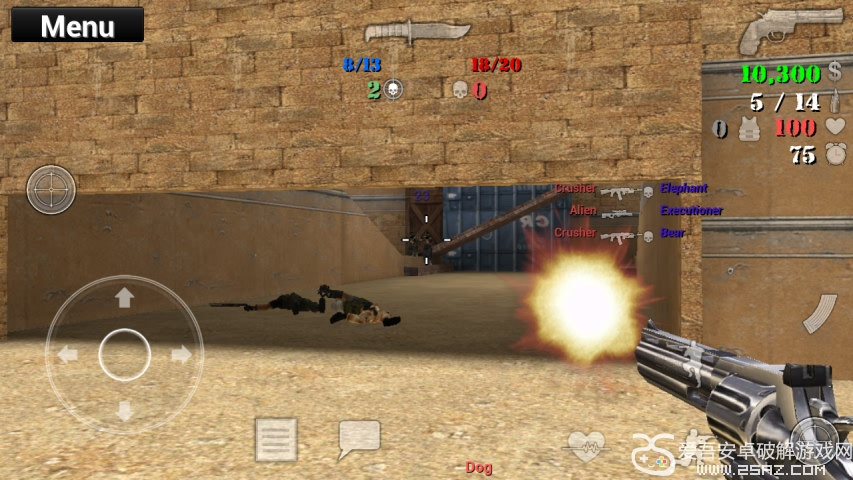This screenshot has height=480, width=853.
Task: Tap the crosshair aim button on the left
Action: pos(51,189)
